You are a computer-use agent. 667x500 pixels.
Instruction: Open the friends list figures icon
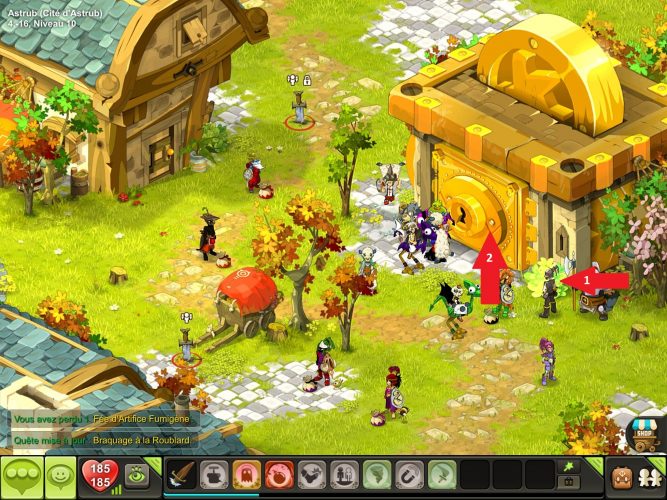pos(651,475)
